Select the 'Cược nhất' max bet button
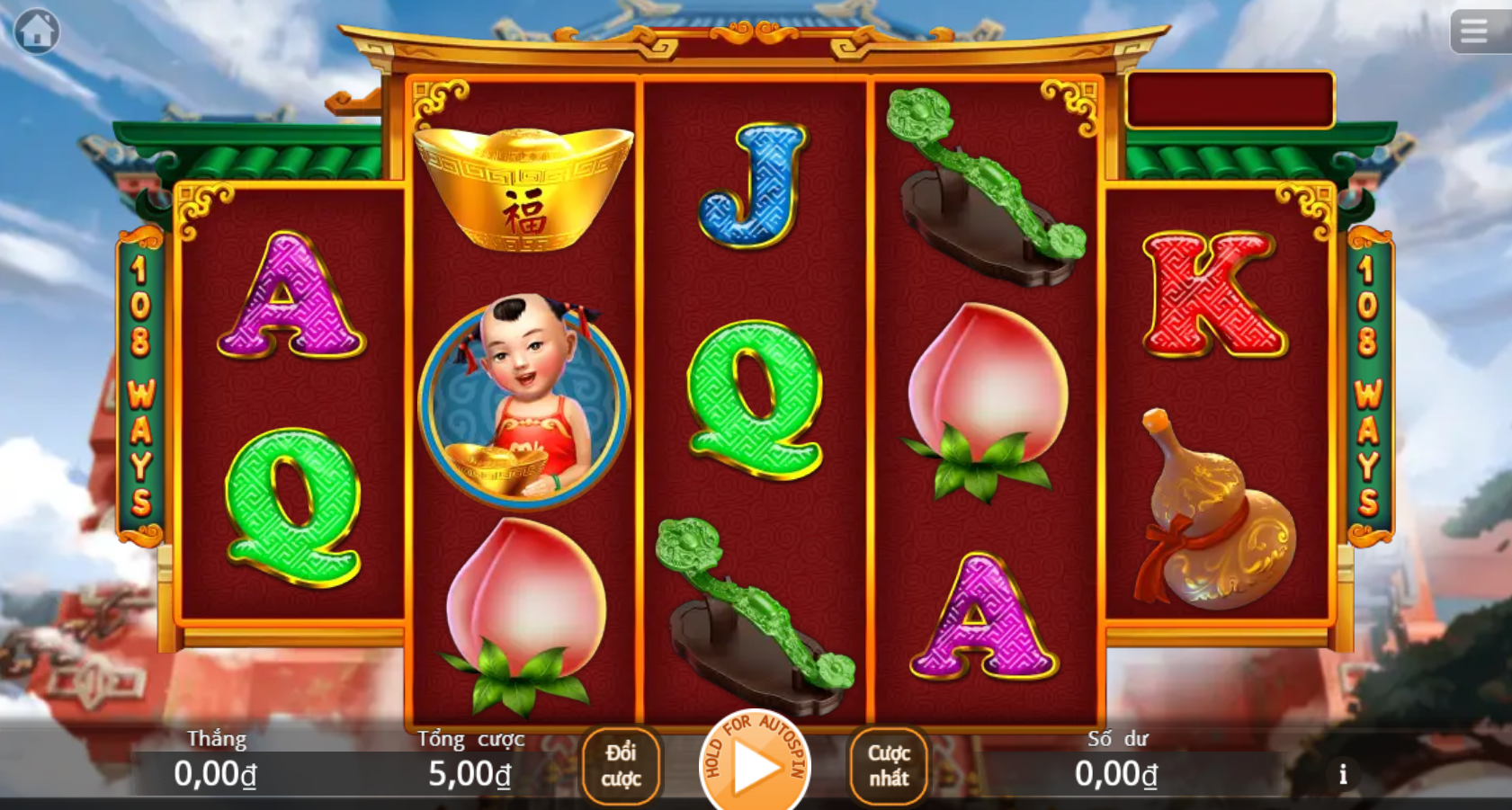The width and height of the screenshot is (1512, 810). click(888, 765)
